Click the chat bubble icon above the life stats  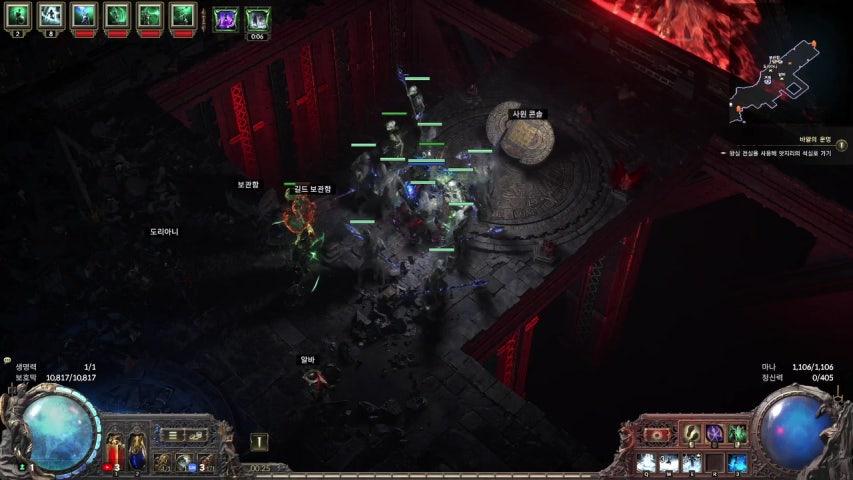(7, 360)
